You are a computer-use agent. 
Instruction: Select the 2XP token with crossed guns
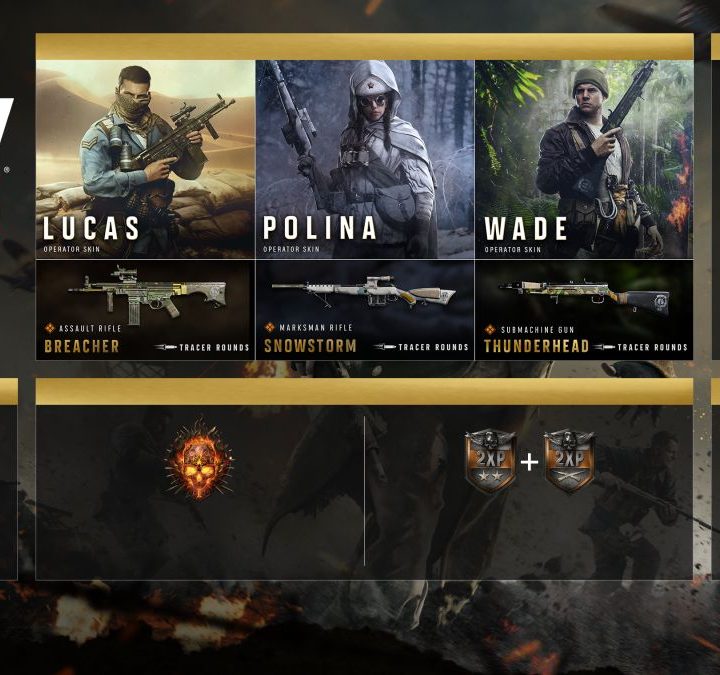pos(569,461)
